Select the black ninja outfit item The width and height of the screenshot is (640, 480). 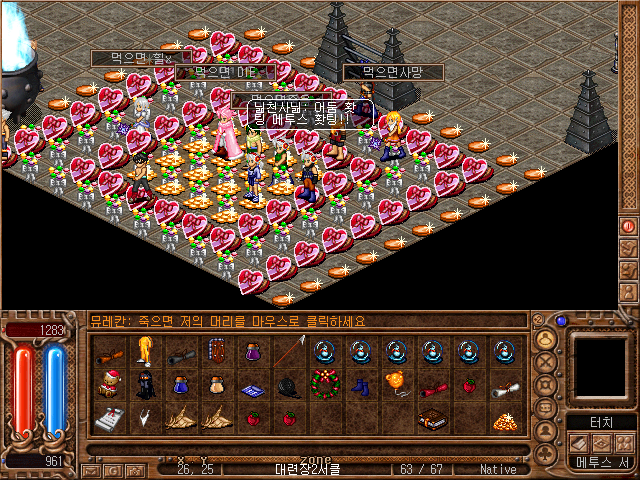[145, 385]
